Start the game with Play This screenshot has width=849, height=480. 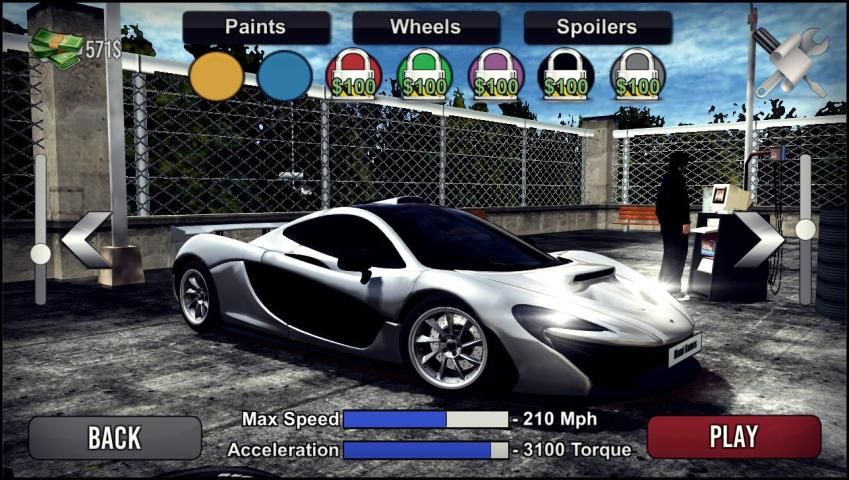point(734,437)
